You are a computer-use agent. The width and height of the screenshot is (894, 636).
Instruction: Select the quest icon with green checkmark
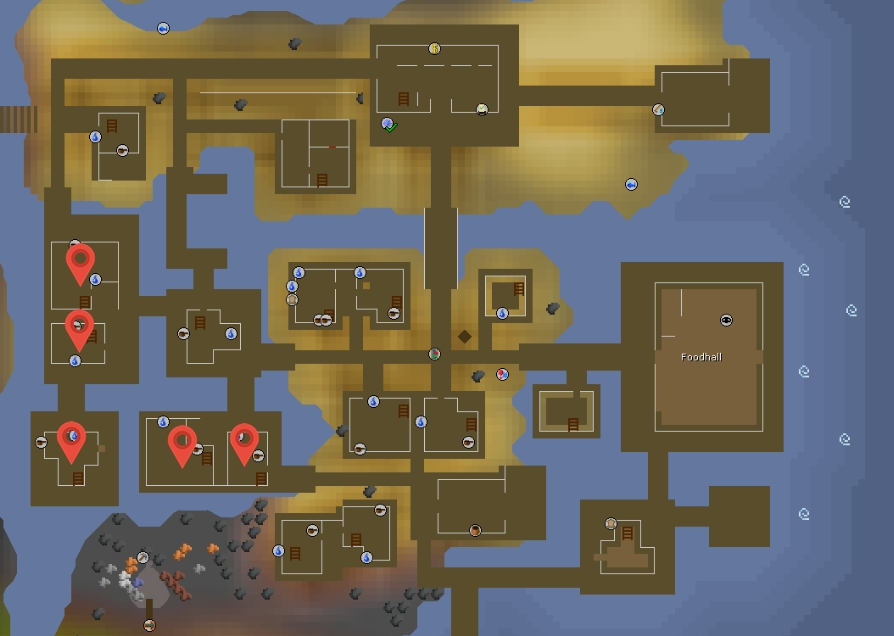389,125
